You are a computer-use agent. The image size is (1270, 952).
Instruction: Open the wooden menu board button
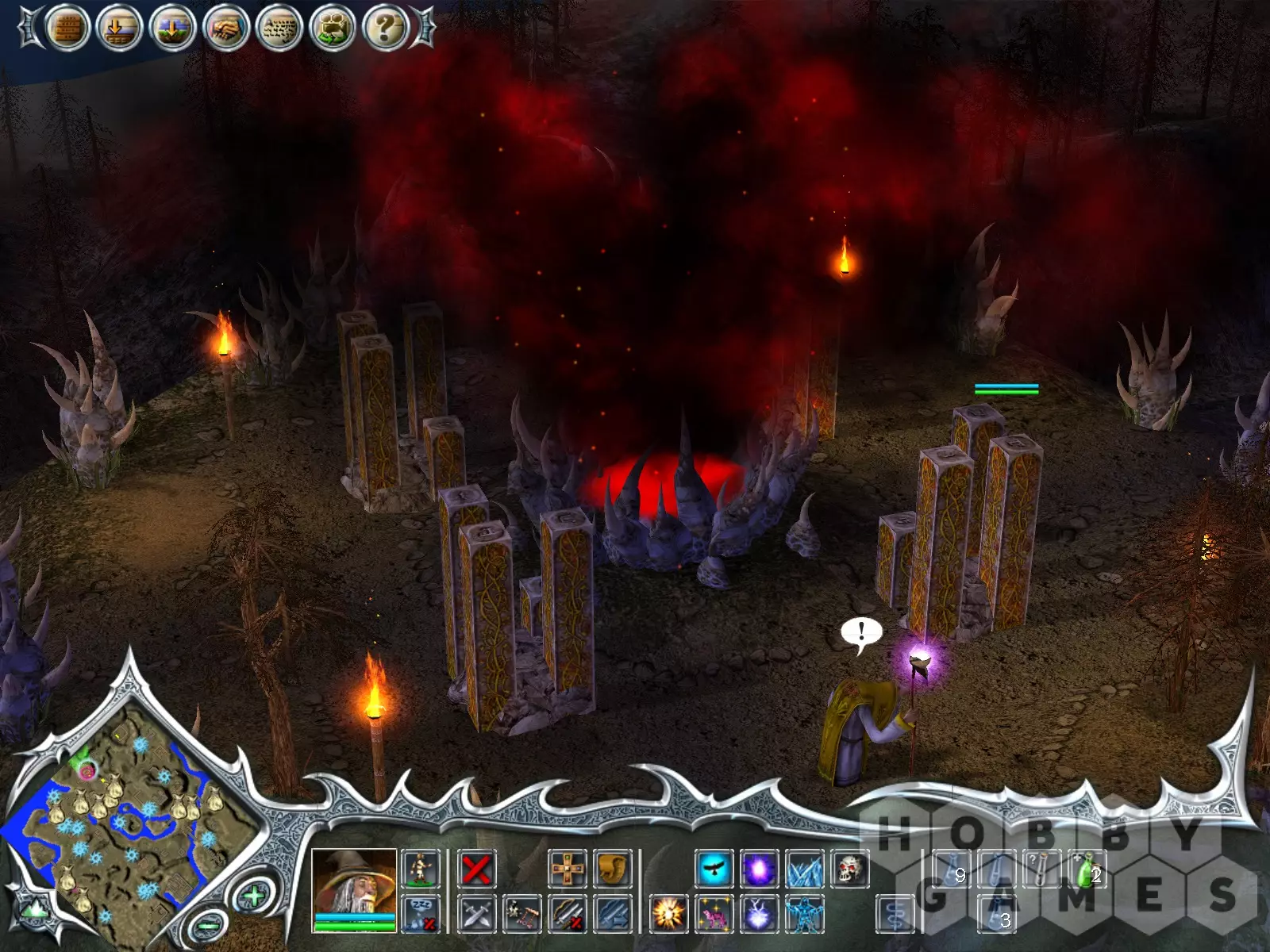point(67,29)
